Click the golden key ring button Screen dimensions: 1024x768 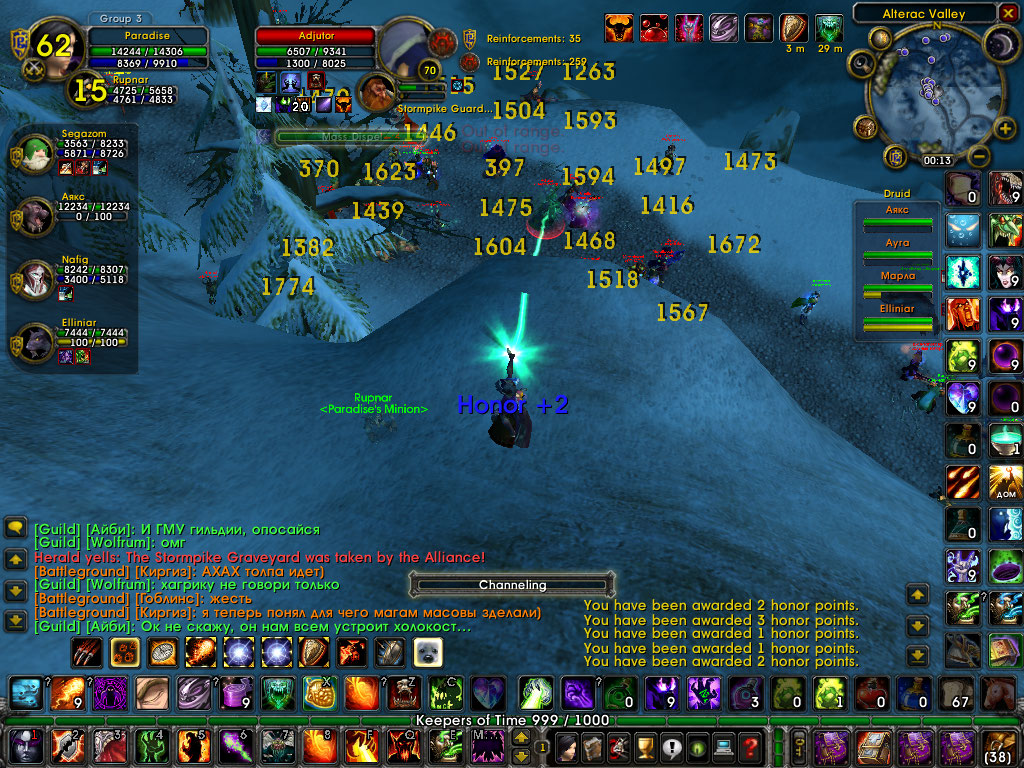pyautogui.click(x=799, y=745)
